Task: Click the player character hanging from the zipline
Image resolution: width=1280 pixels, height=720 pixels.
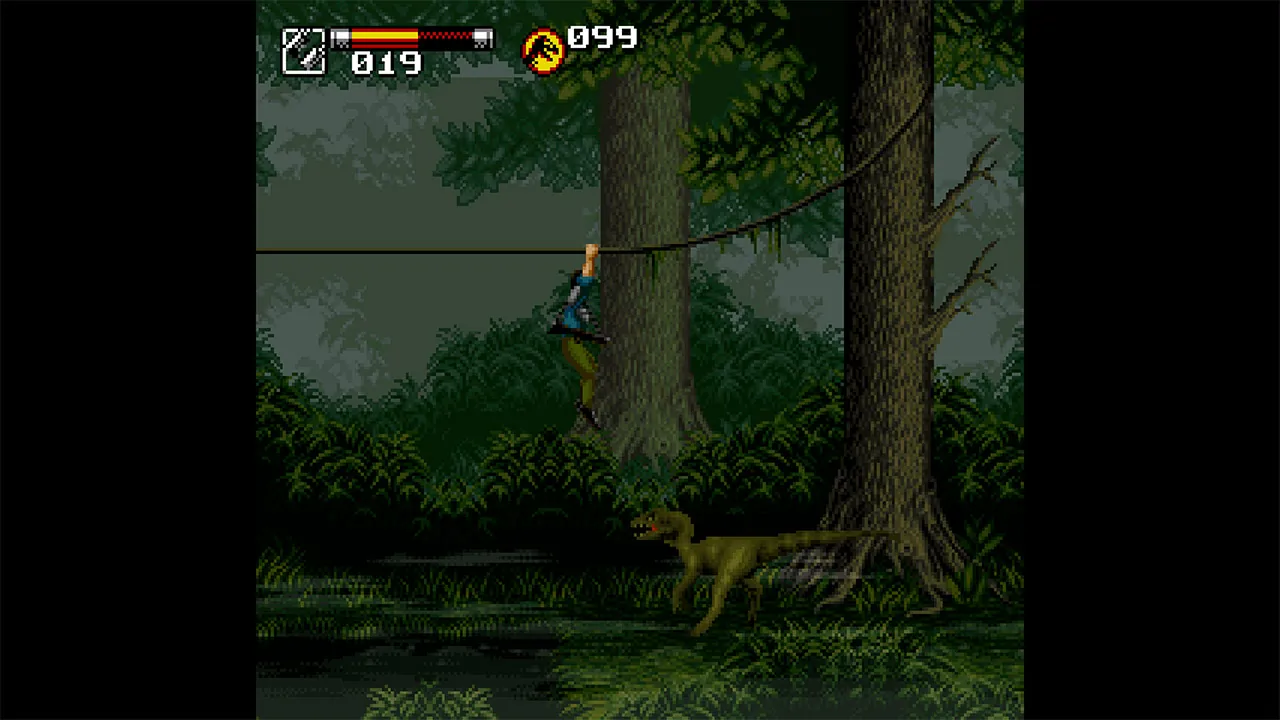Action: (582, 310)
